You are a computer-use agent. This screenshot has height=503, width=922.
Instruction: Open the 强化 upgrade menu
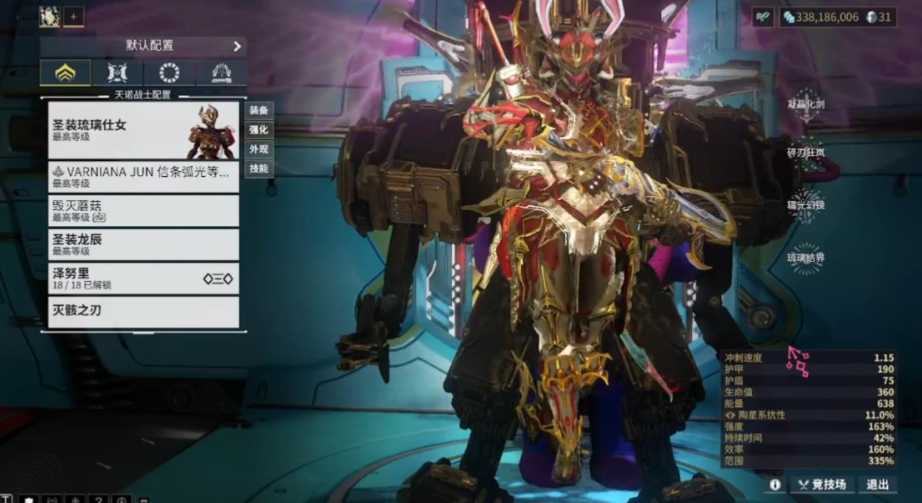(x=259, y=130)
